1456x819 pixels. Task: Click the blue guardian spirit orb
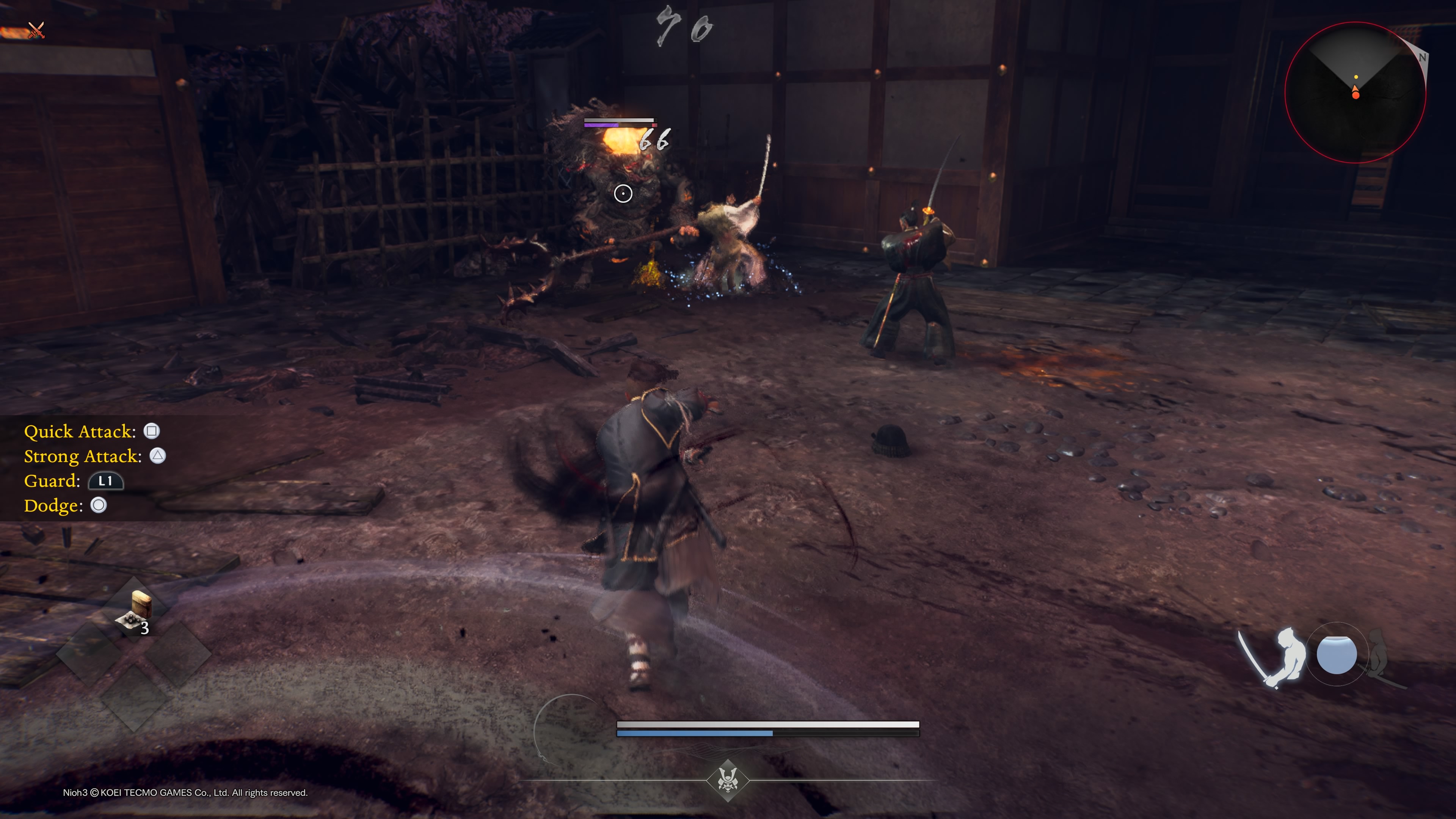point(1336,654)
